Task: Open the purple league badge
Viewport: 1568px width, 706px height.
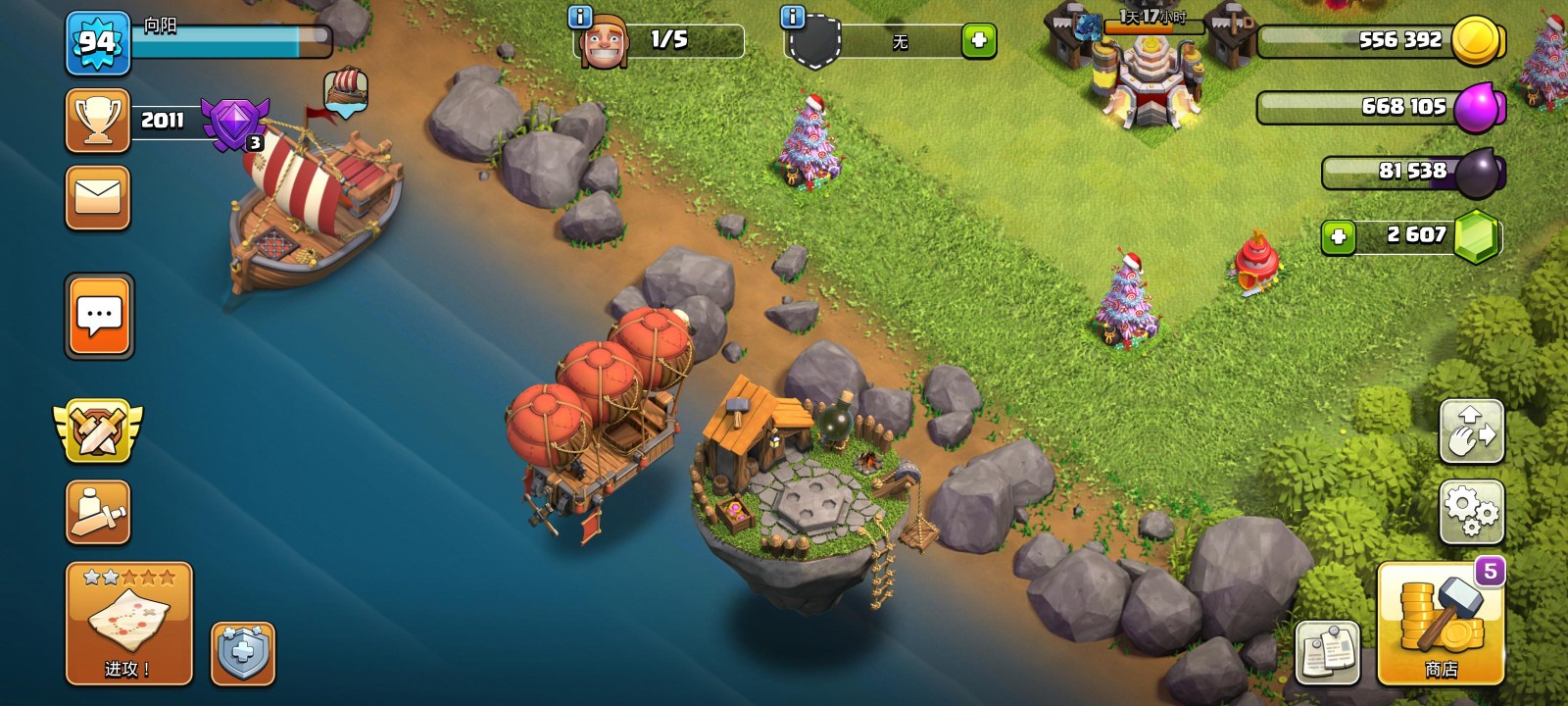Action: 234,124
